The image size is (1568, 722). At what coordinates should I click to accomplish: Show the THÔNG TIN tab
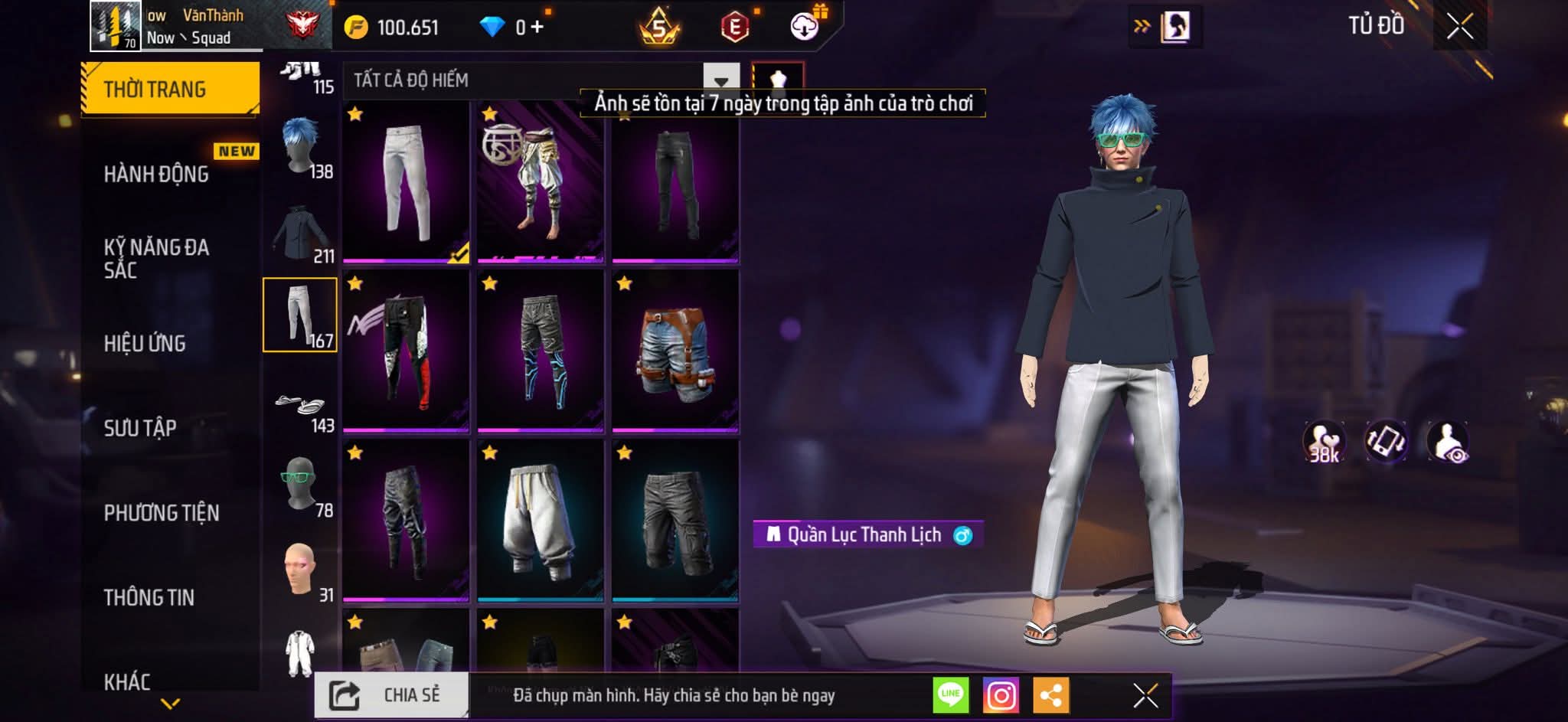[x=149, y=597]
